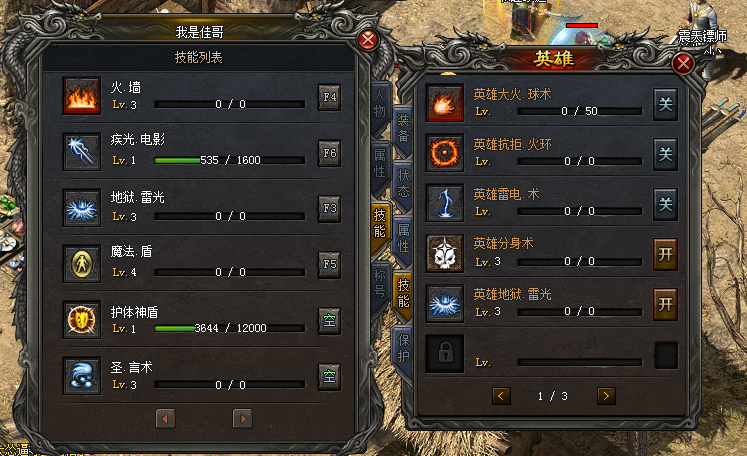Click the F4 hotkey button for 火墙

[330, 98]
